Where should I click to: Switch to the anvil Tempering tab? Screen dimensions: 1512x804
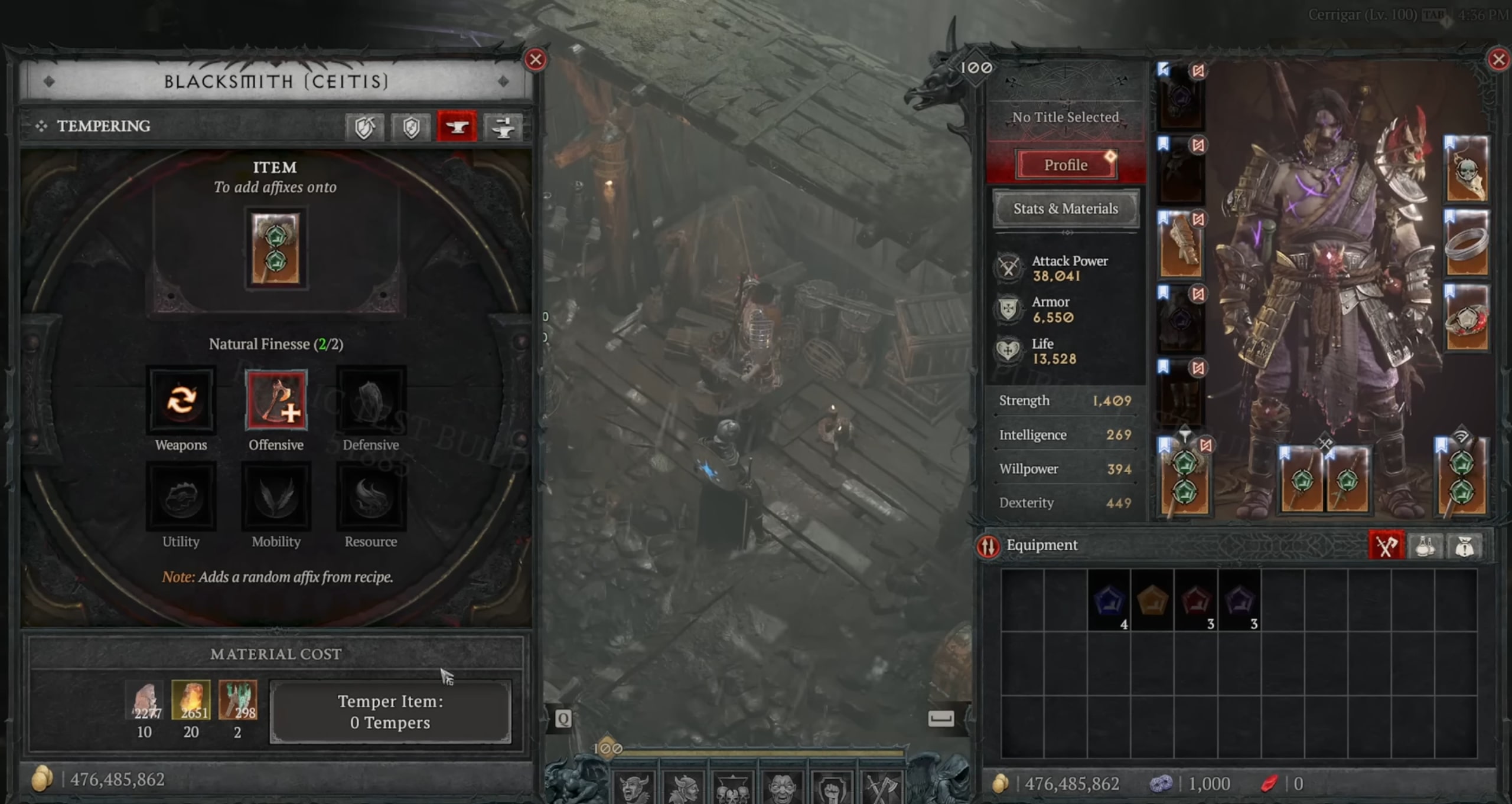[x=457, y=126]
